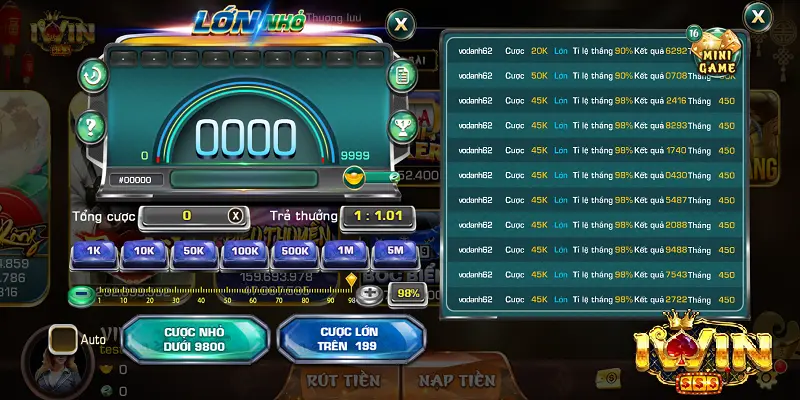Toggle the Auto checkbox
Screen dimensions: 800x400
point(63,339)
